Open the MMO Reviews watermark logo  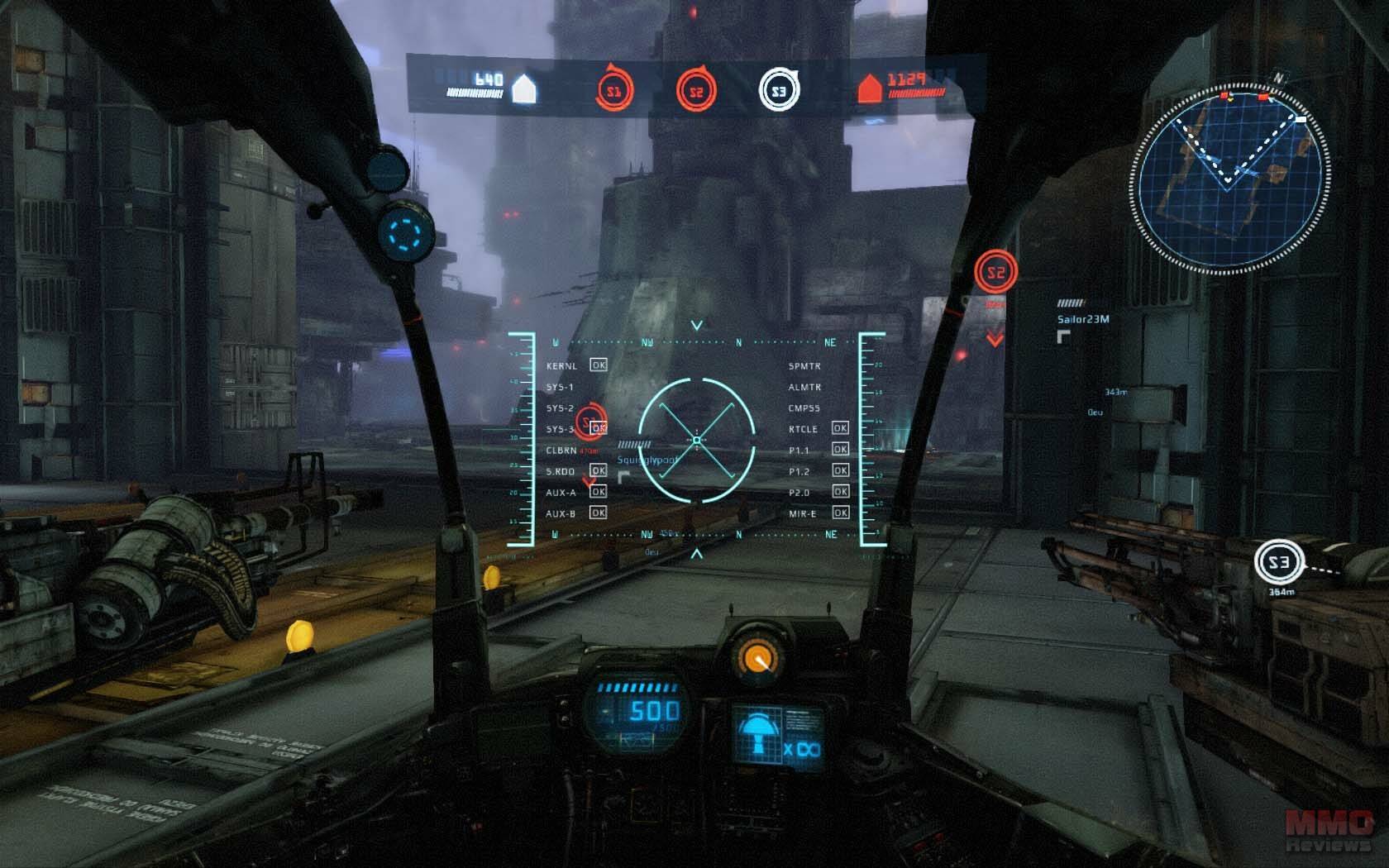click(1328, 829)
